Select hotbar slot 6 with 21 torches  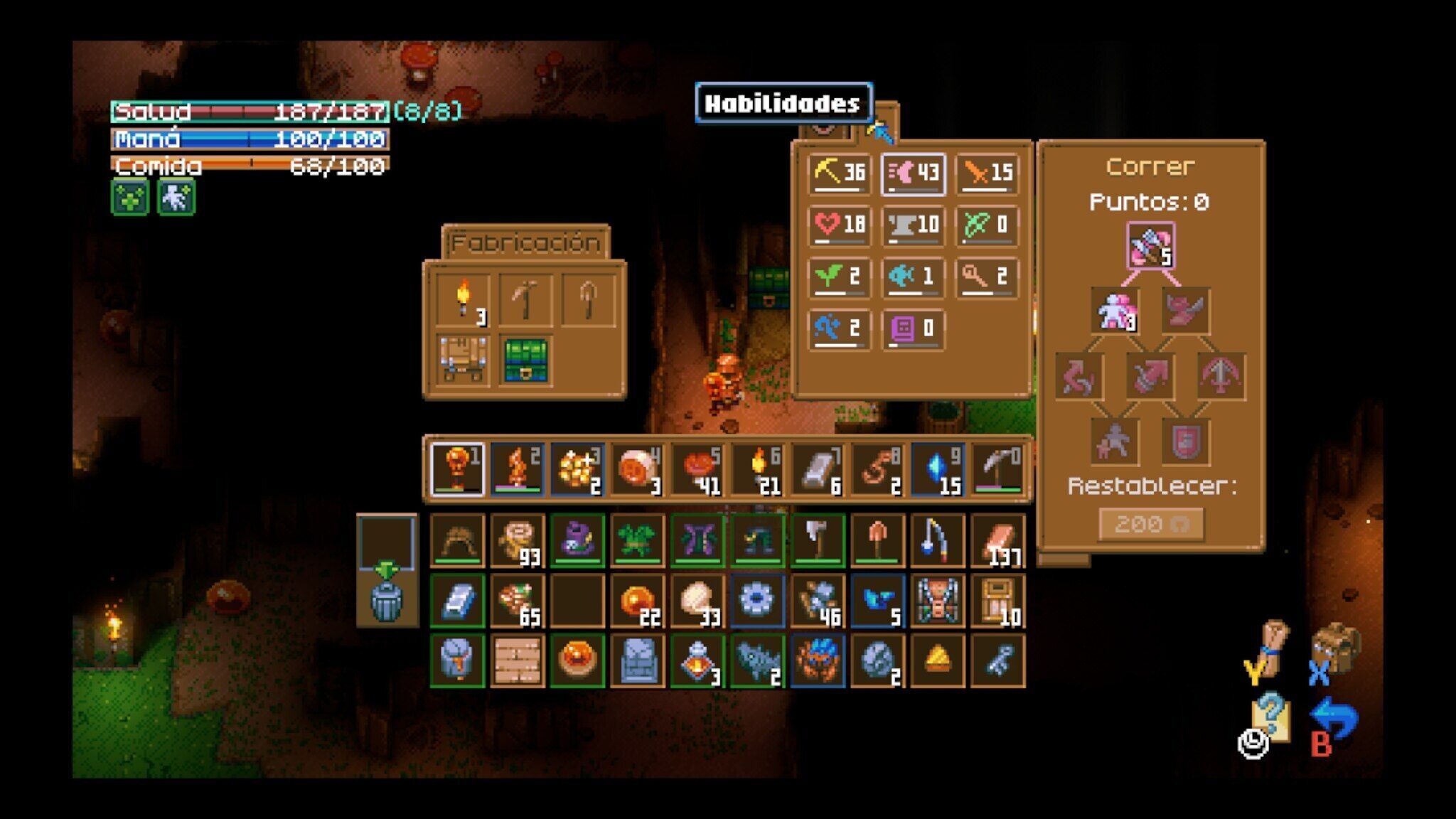point(758,470)
